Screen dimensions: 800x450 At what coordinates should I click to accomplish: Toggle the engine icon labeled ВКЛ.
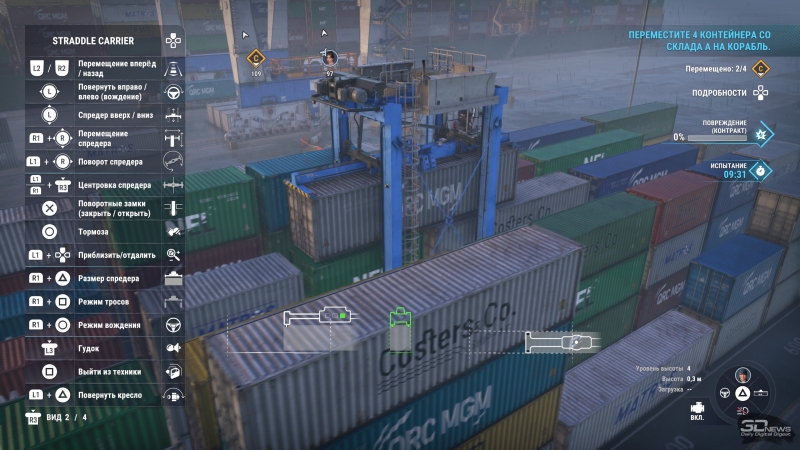[x=697, y=408]
